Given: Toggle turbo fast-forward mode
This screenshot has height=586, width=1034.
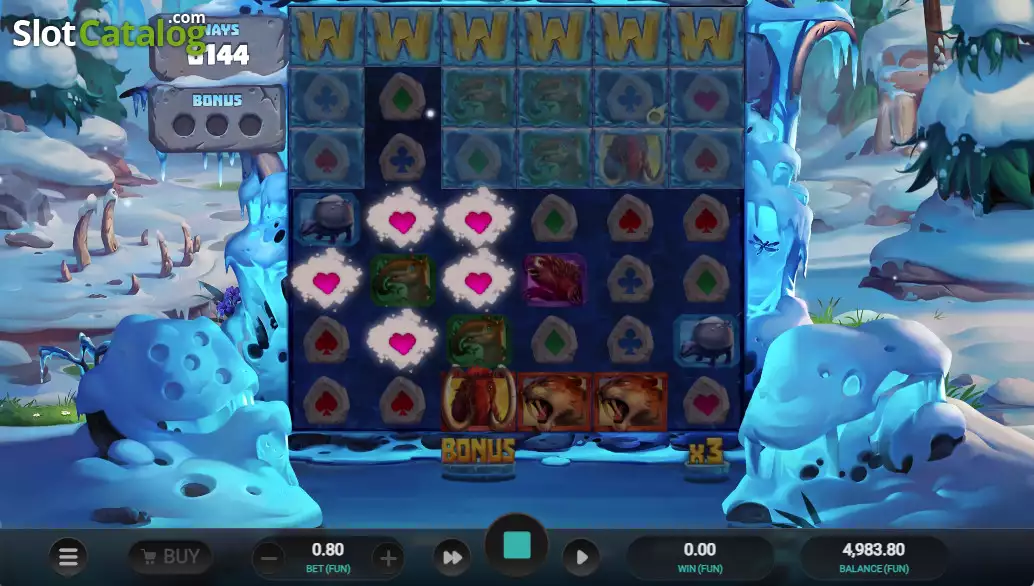Looking at the screenshot, I should coord(452,557).
